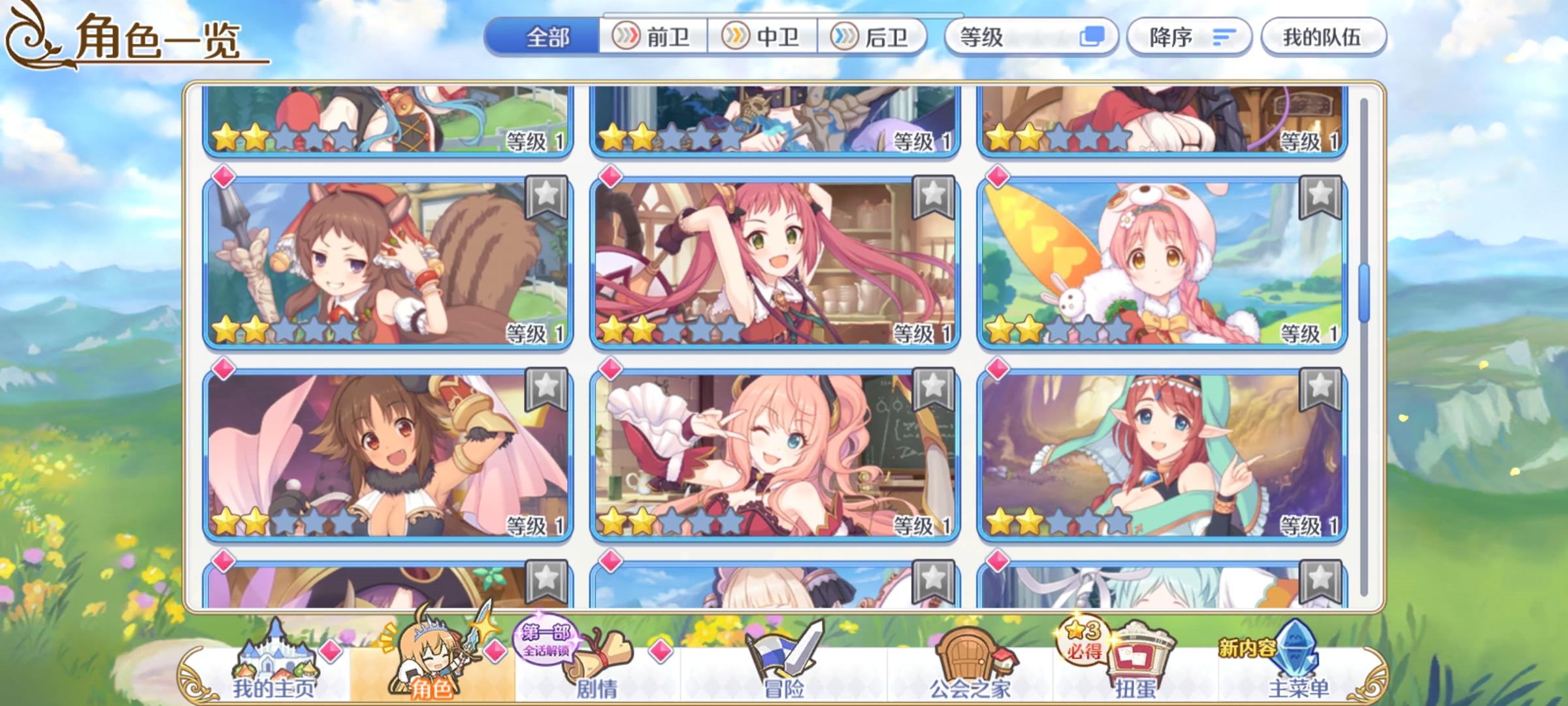Image resolution: width=1568 pixels, height=706 pixels.
Task: Open 我的队伍 my teams
Action: click(x=1323, y=37)
